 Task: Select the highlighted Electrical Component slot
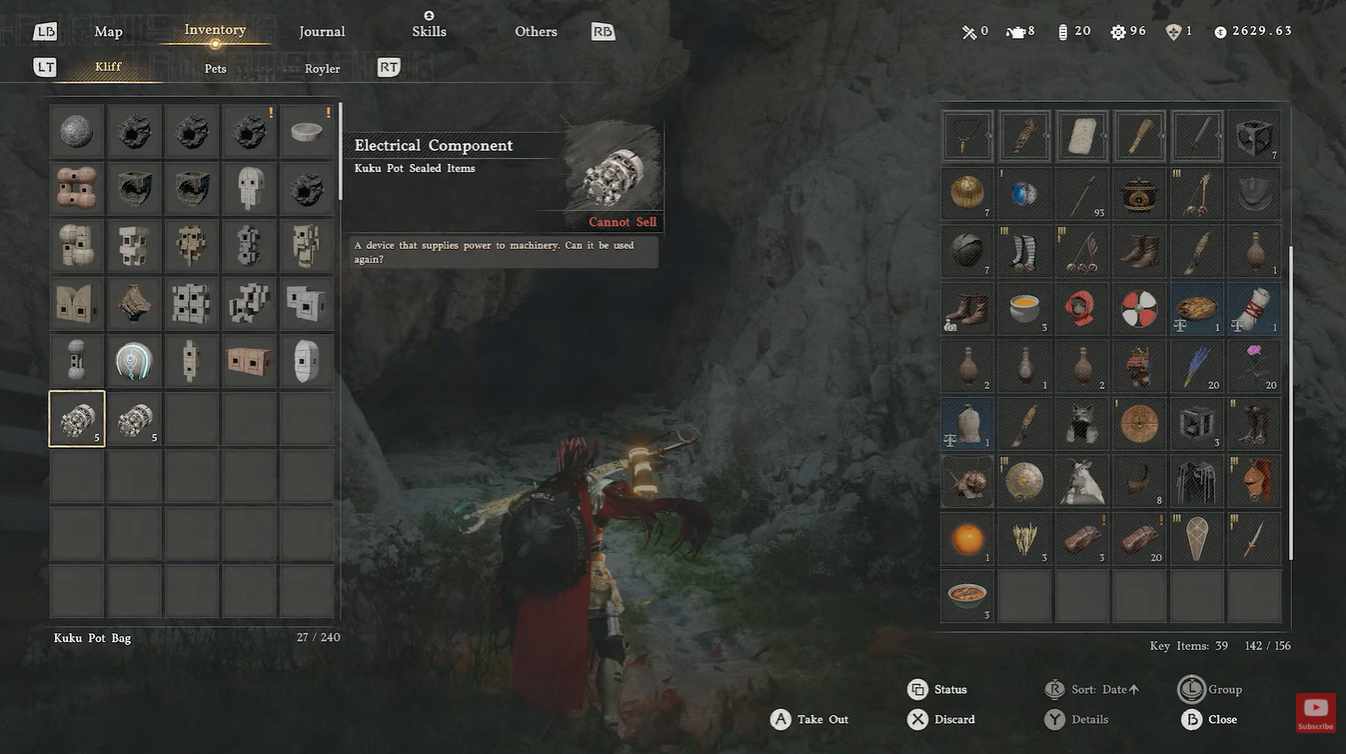(77, 418)
